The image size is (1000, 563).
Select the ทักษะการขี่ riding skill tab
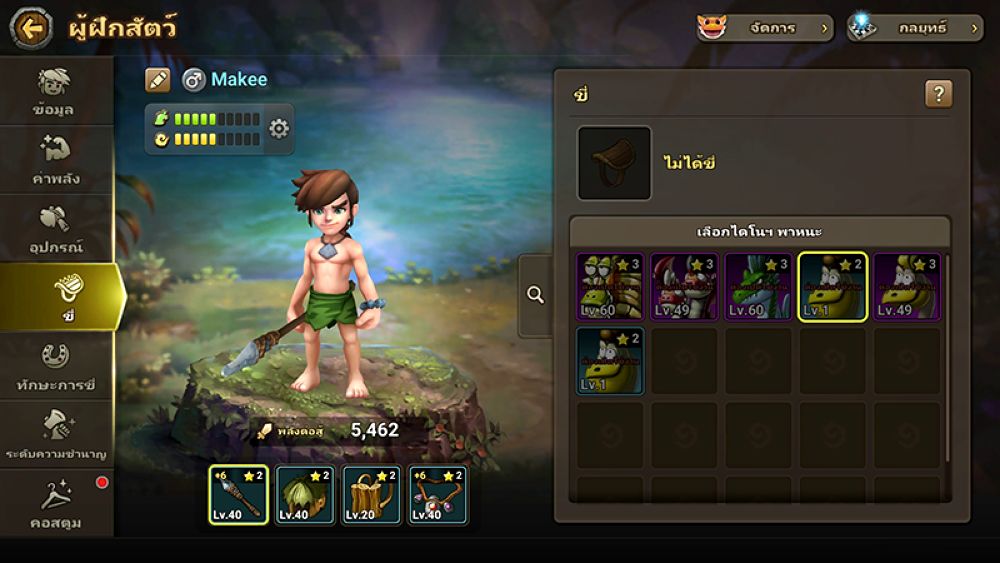(55, 366)
